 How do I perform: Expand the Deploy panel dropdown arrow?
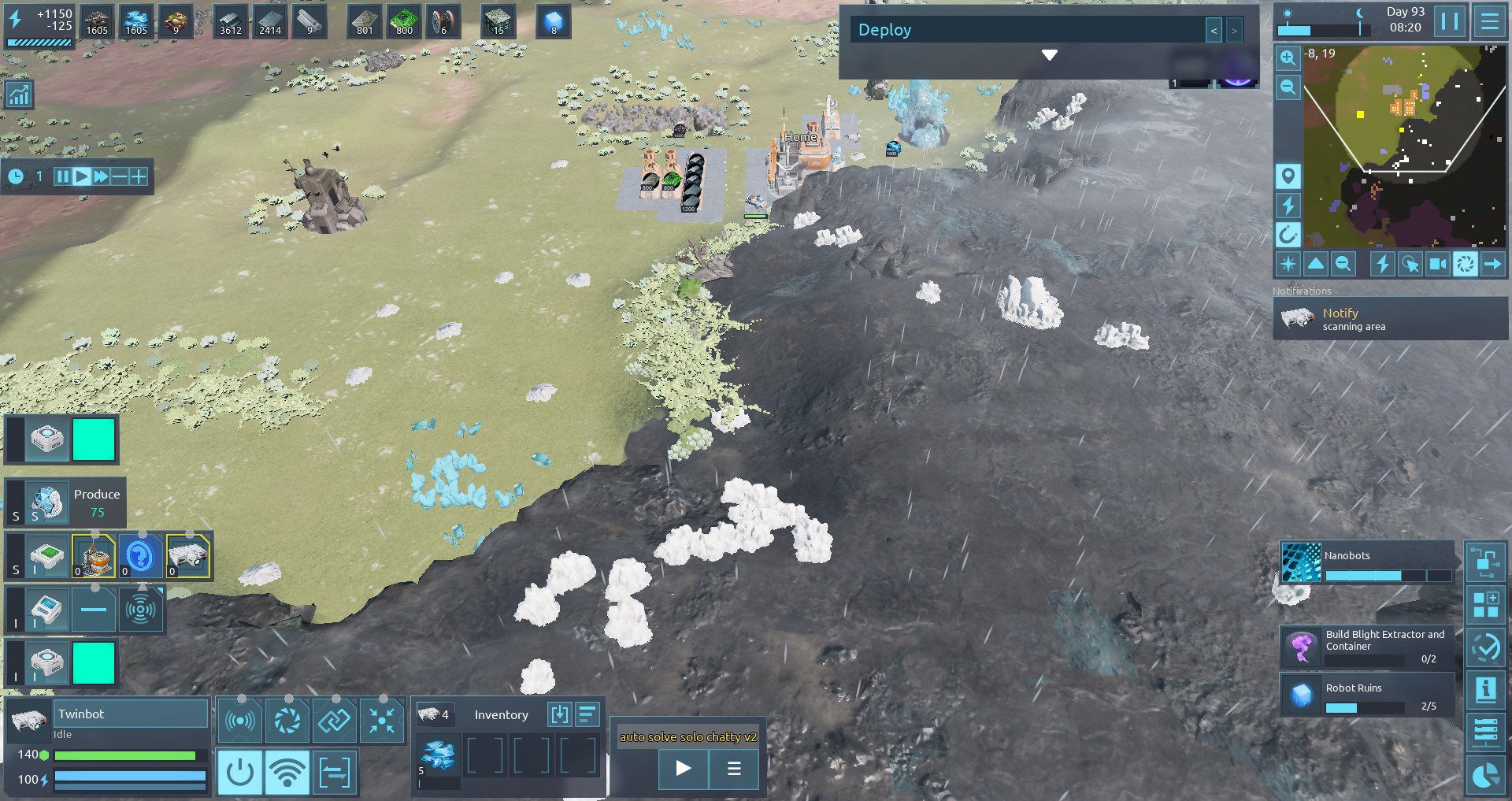pyautogui.click(x=1049, y=55)
